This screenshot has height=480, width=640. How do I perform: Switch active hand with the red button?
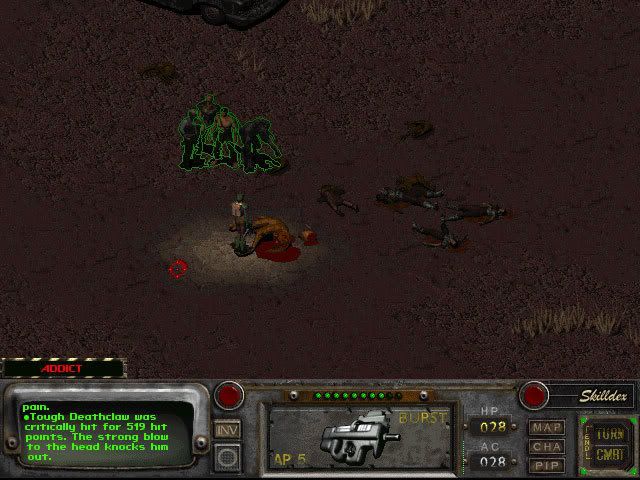[231, 394]
